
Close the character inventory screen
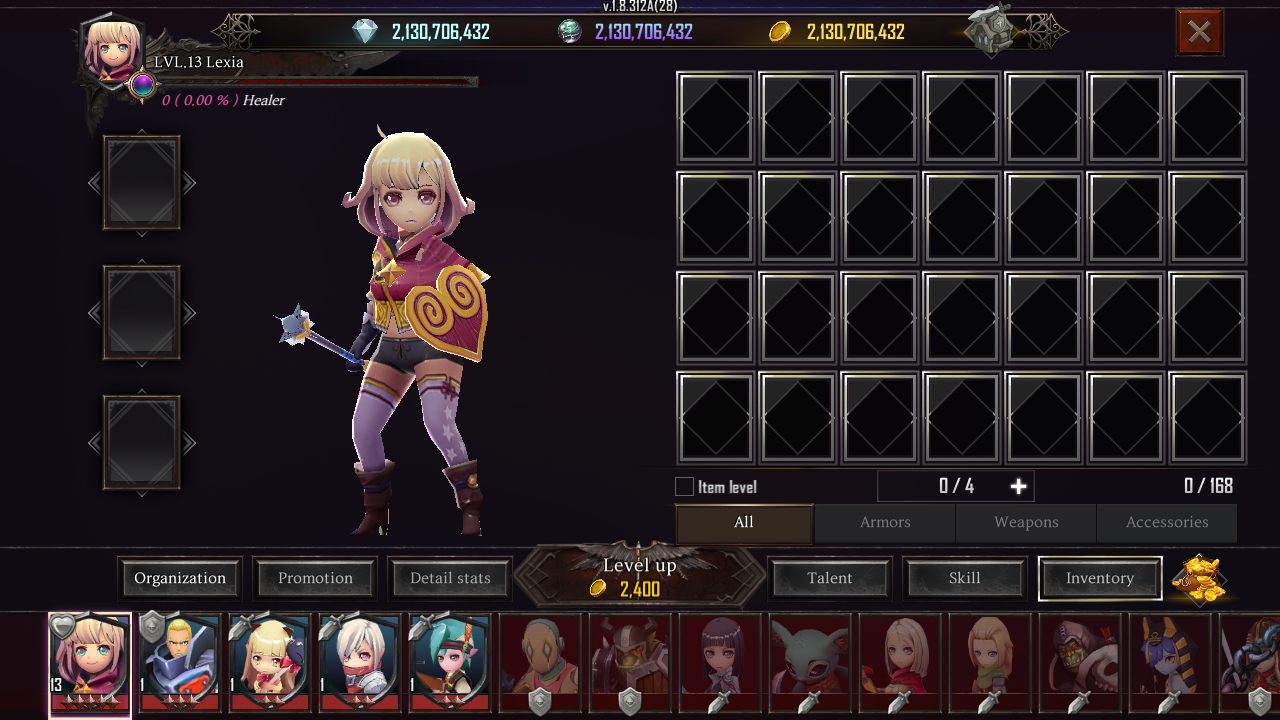(1199, 32)
